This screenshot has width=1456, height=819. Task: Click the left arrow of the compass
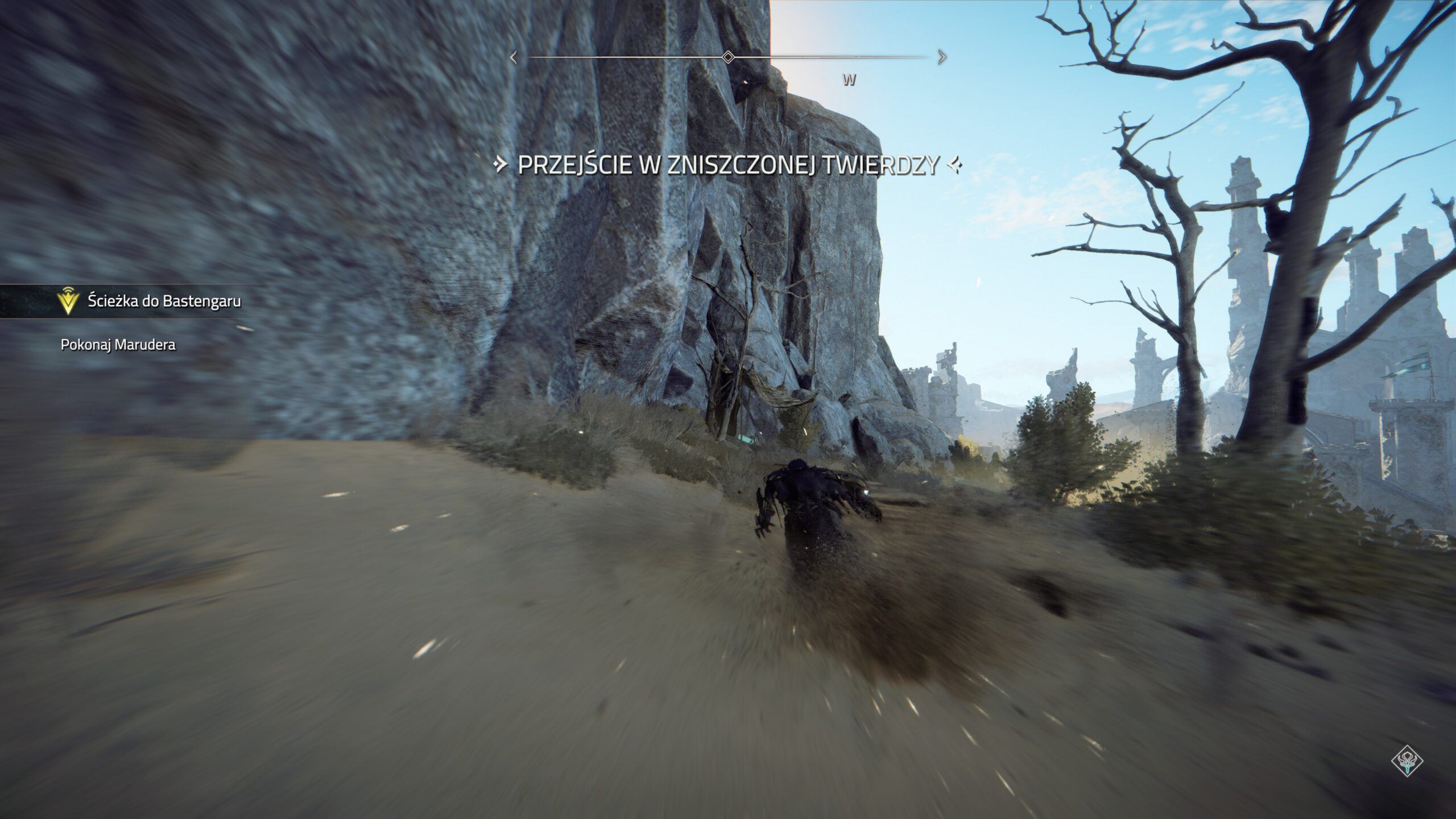click(x=514, y=57)
